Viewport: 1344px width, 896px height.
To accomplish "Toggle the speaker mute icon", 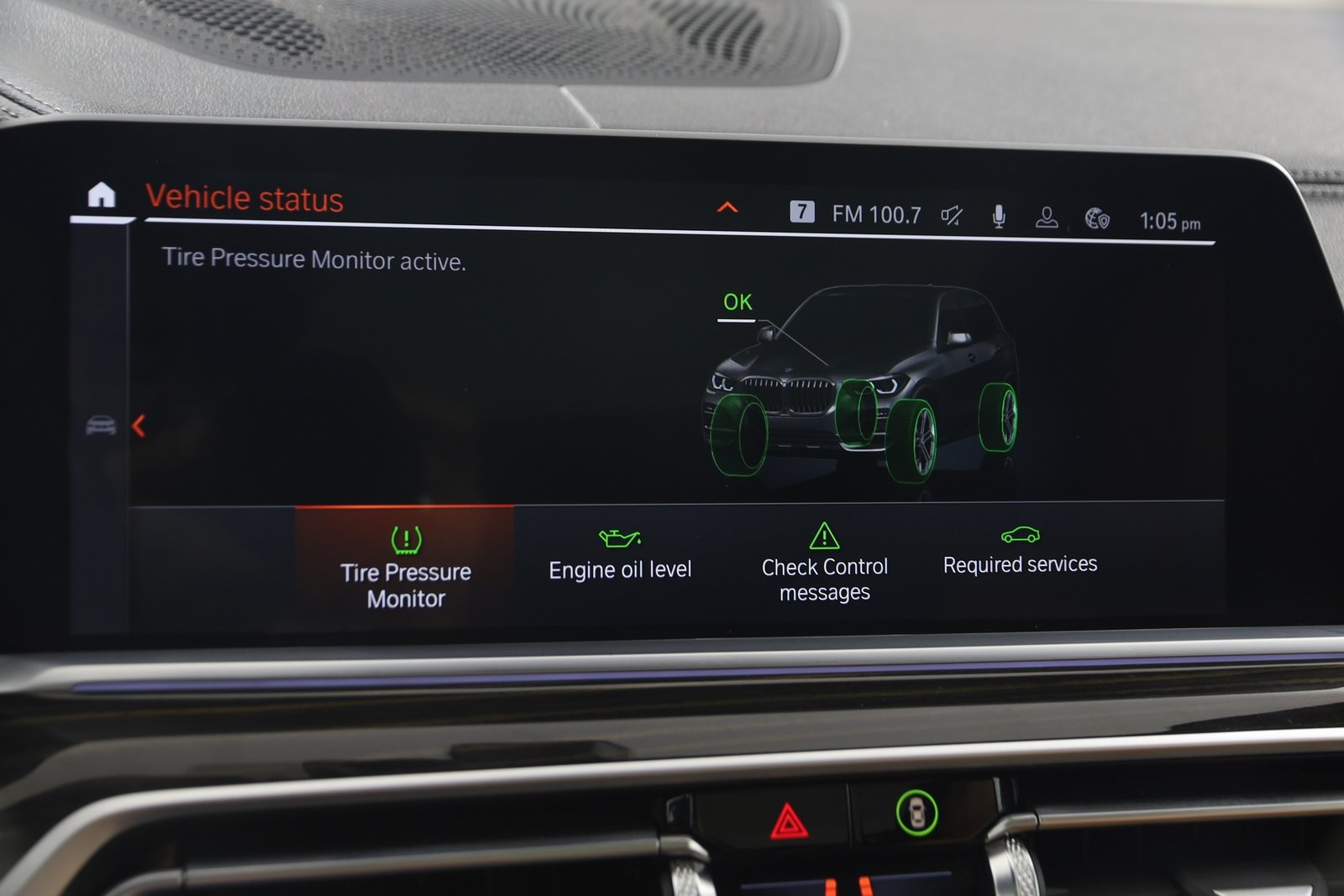I will pyautogui.click(x=951, y=215).
